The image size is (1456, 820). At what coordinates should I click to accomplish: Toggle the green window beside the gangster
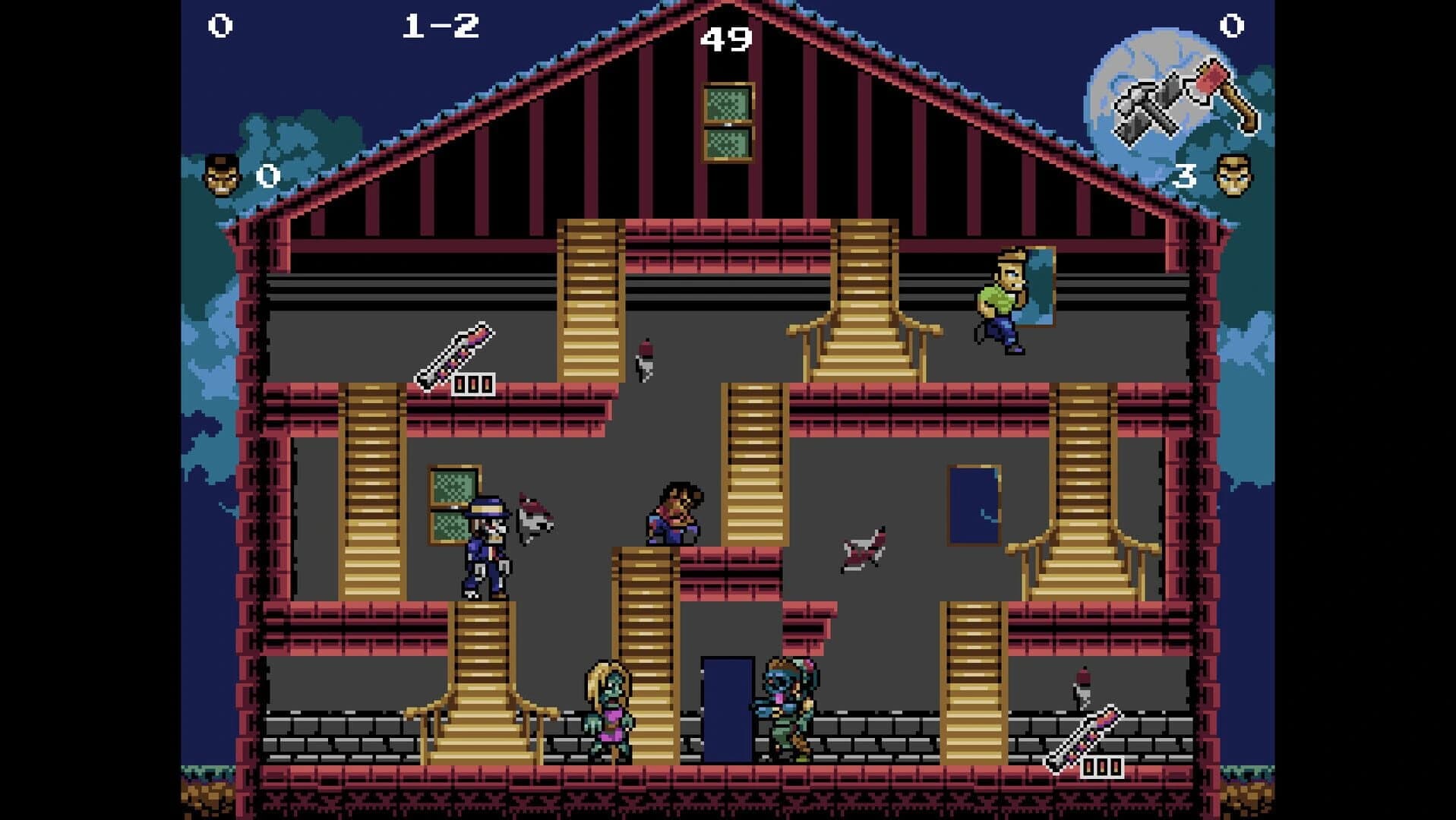(x=453, y=503)
